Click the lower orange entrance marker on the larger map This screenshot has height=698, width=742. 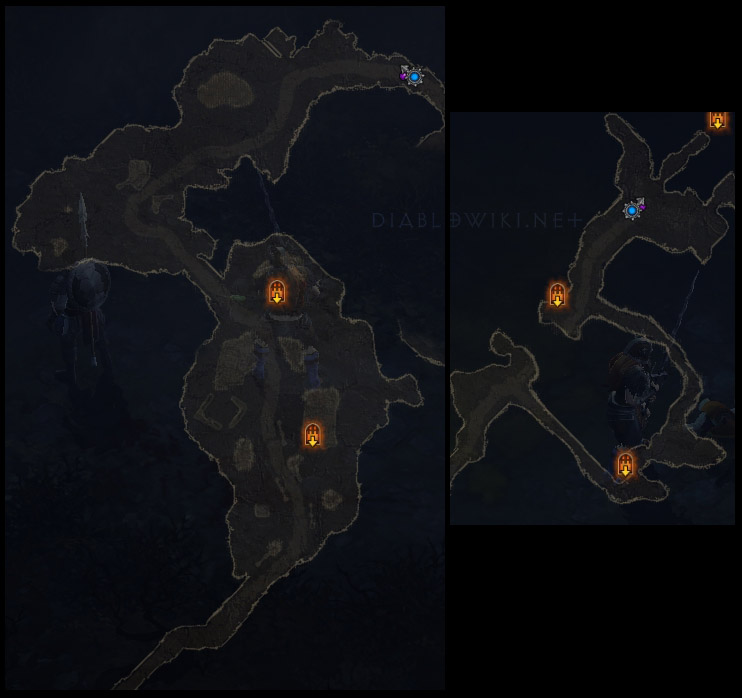pos(313,434)
